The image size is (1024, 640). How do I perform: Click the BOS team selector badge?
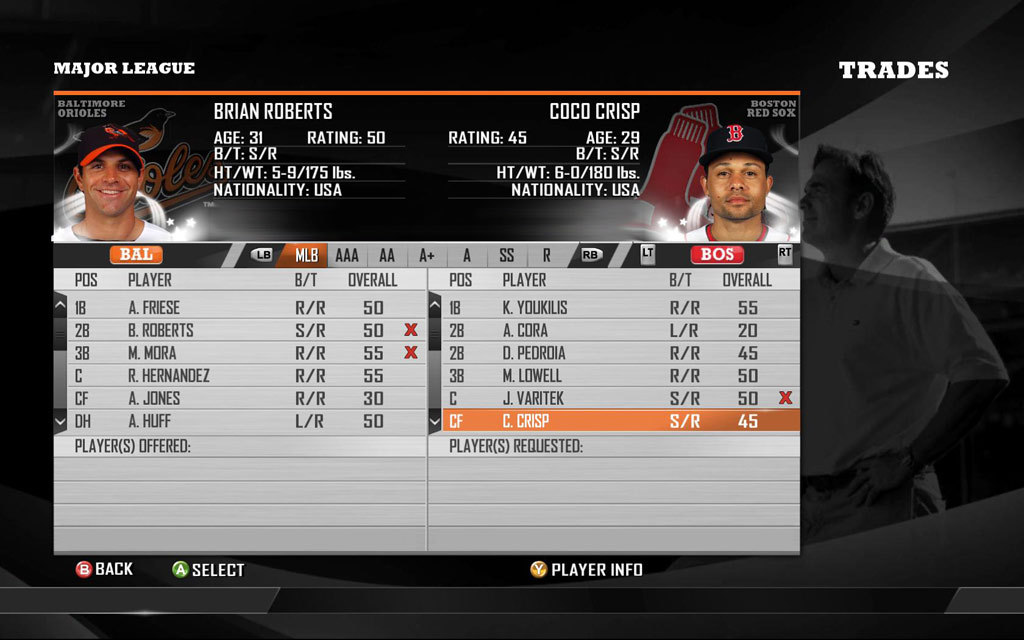coord(717,255)
